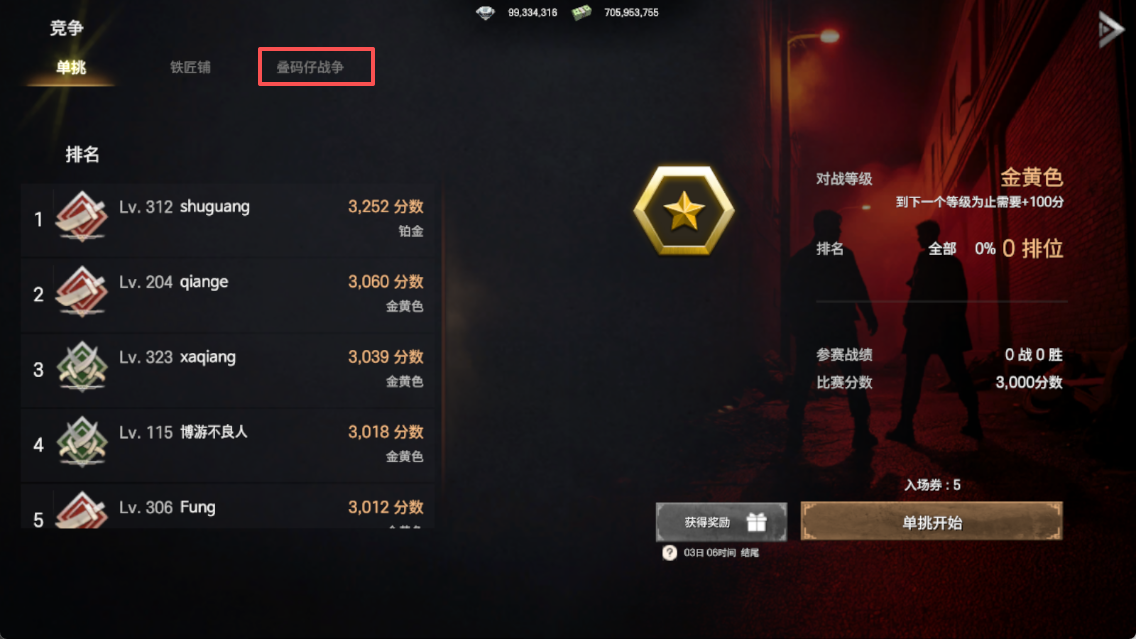Open the 铁匠铺 tab
1136x639 pixels.
click(190, 68)
